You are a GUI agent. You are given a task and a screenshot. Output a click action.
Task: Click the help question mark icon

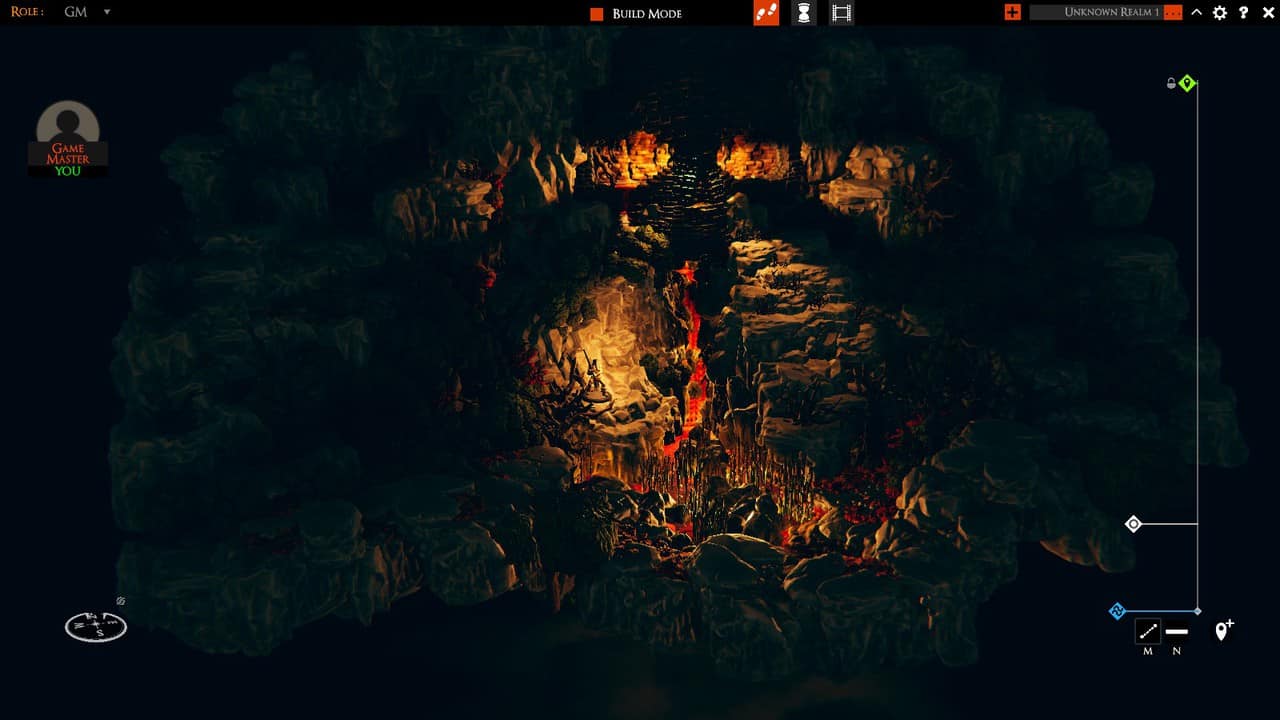(x=1244, y=13)
